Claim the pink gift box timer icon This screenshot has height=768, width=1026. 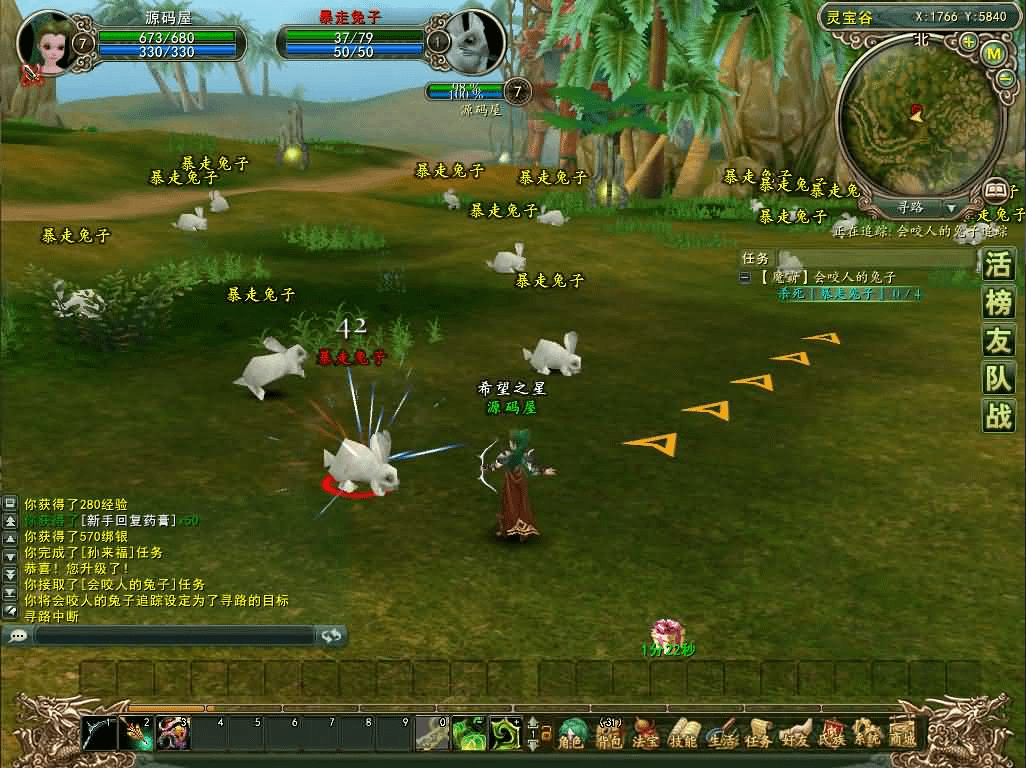point(667,633)
